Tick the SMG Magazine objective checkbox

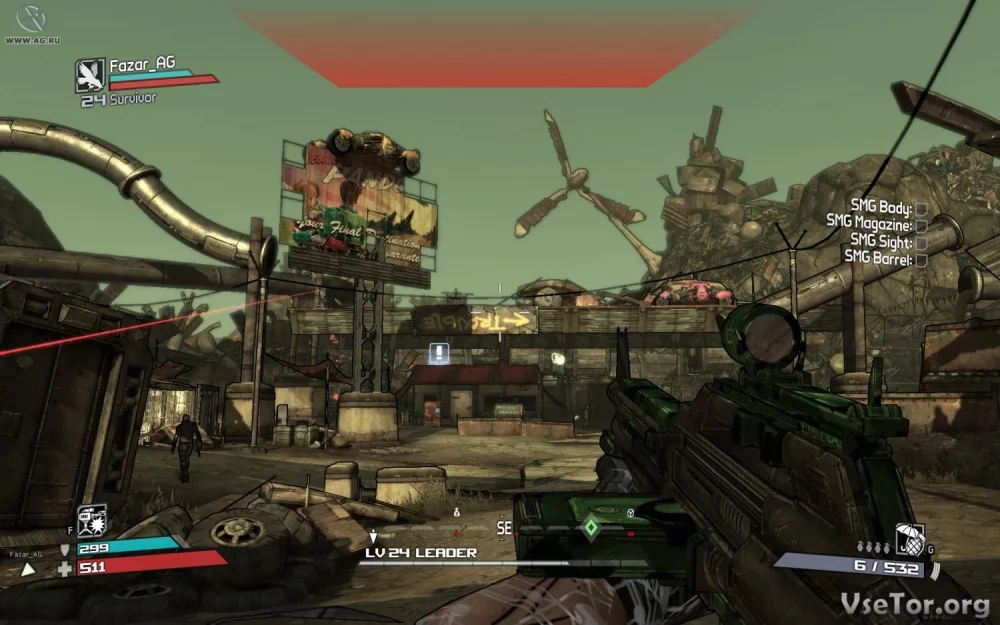(x=921, y=226)
